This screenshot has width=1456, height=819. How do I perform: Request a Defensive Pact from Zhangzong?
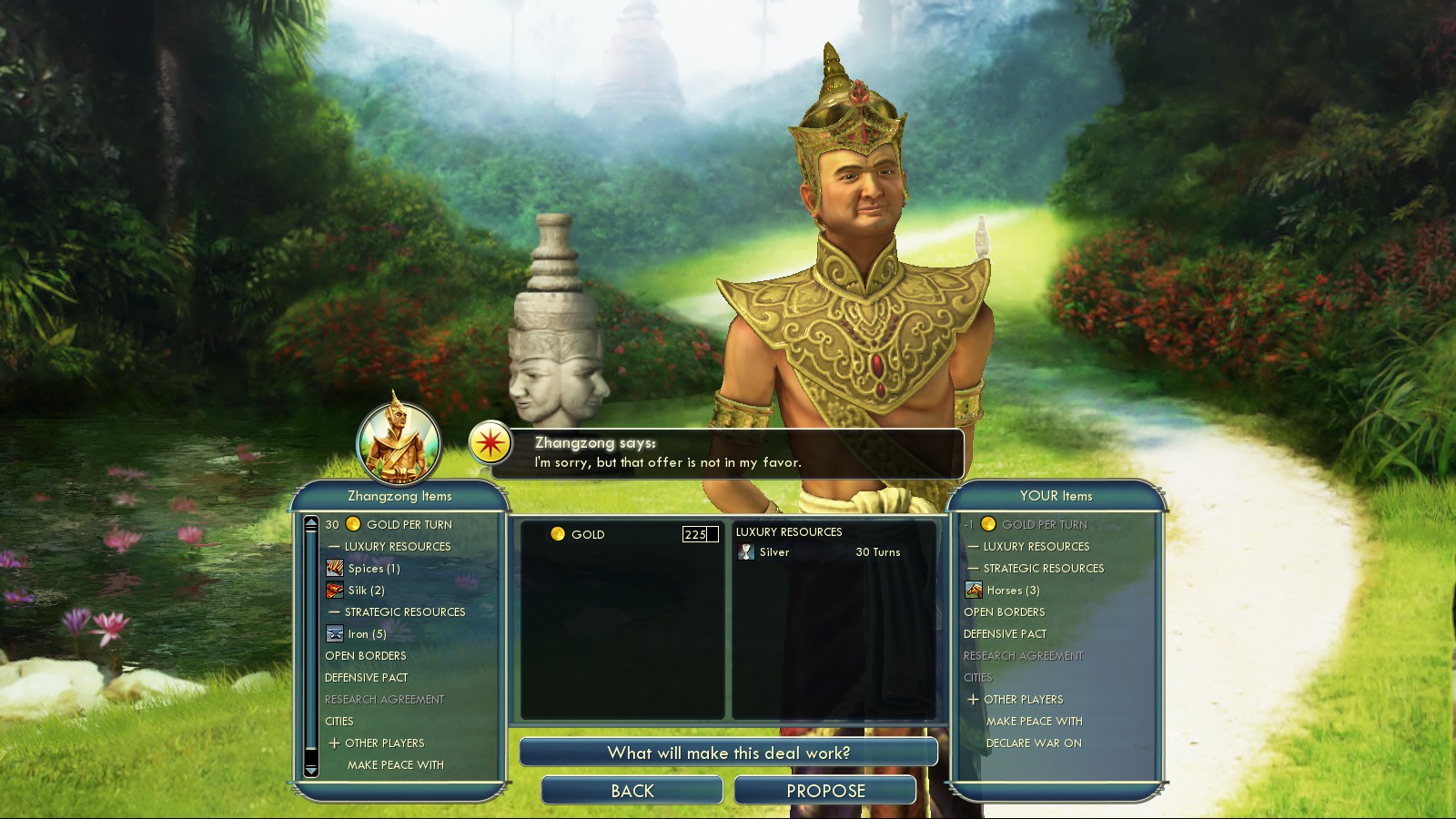(x=367, y=678)
